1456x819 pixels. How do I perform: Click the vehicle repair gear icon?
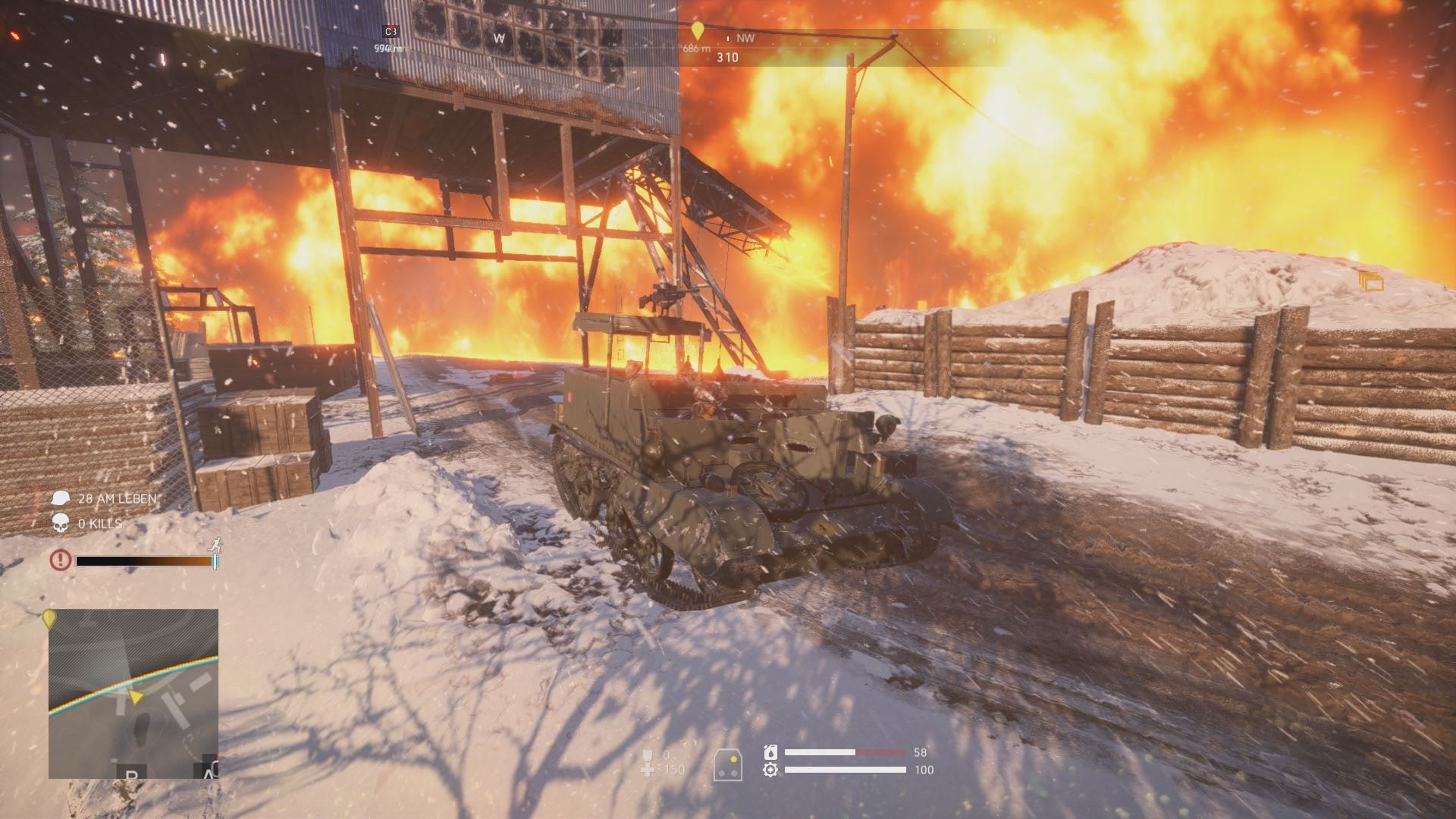(x=770, y=770)
